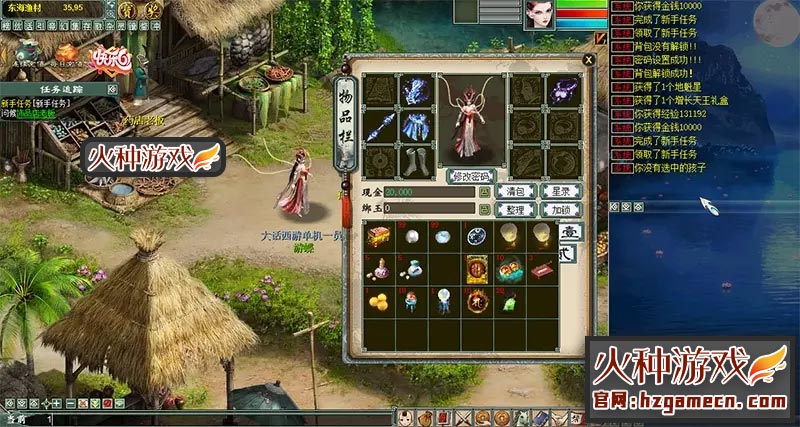The width and height of the screenshot is (800, 427).
Task: Select the equipped blue robe armor slot
Action: click(413, 126)
